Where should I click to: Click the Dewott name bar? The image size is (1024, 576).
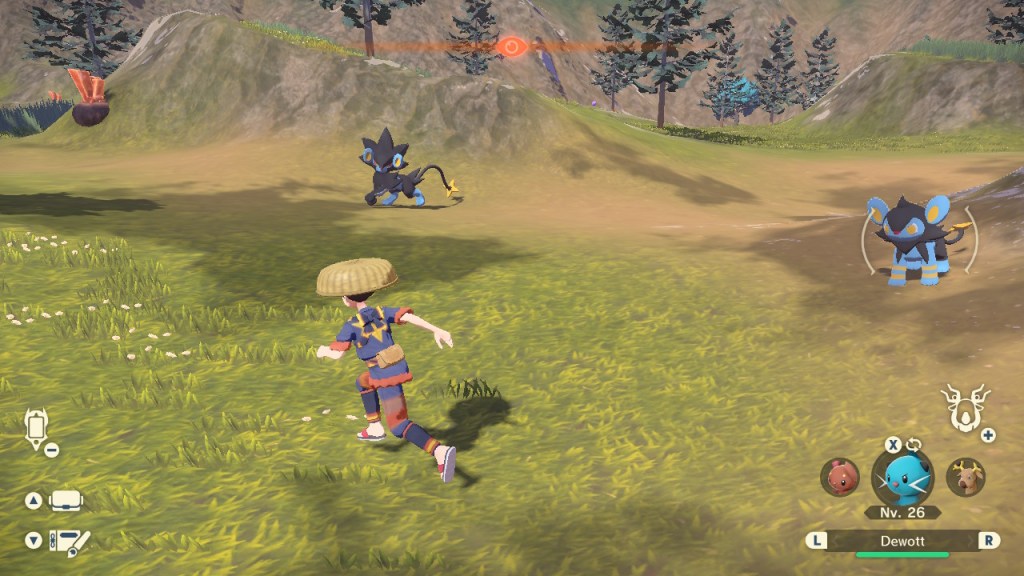pos(902,540)
